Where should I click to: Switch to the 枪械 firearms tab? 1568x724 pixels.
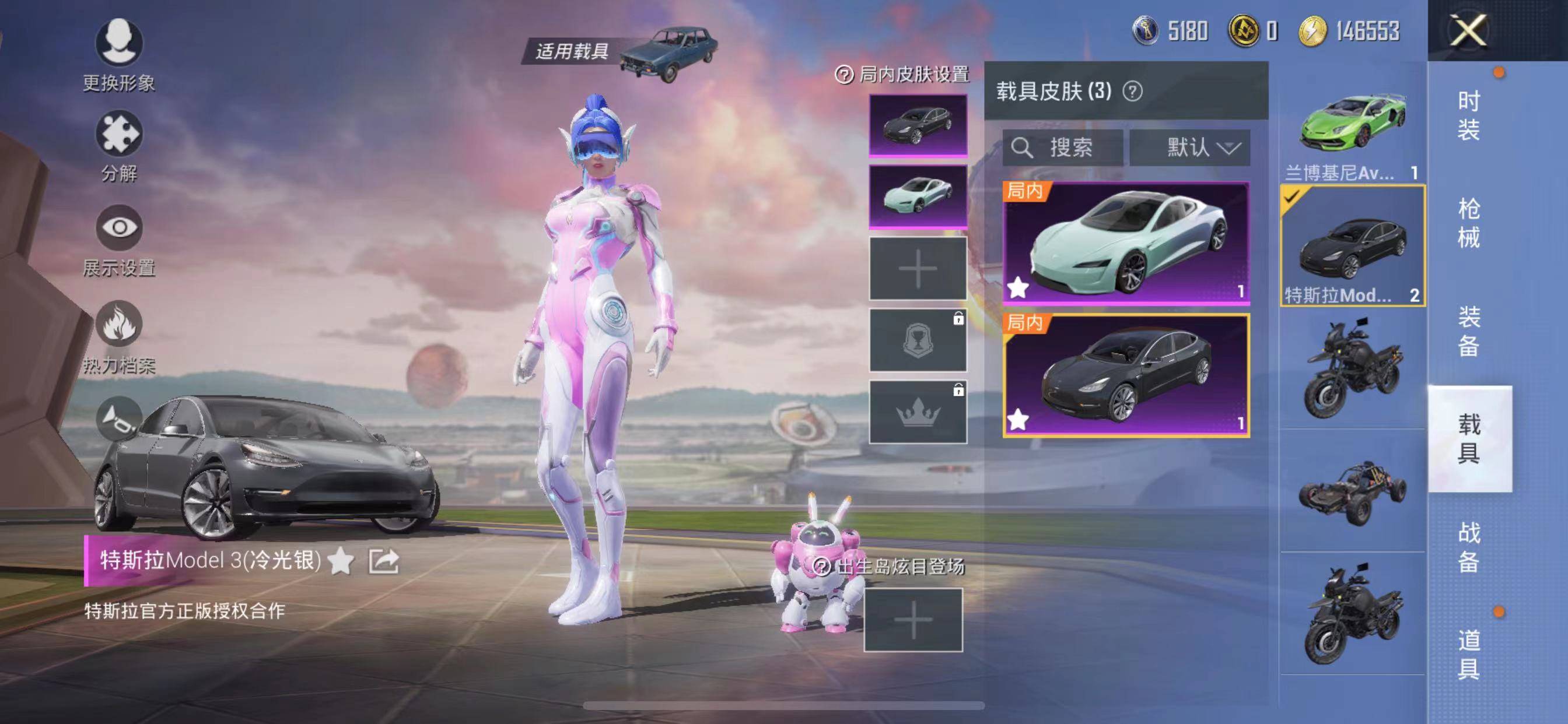(x=1468, y=223)
